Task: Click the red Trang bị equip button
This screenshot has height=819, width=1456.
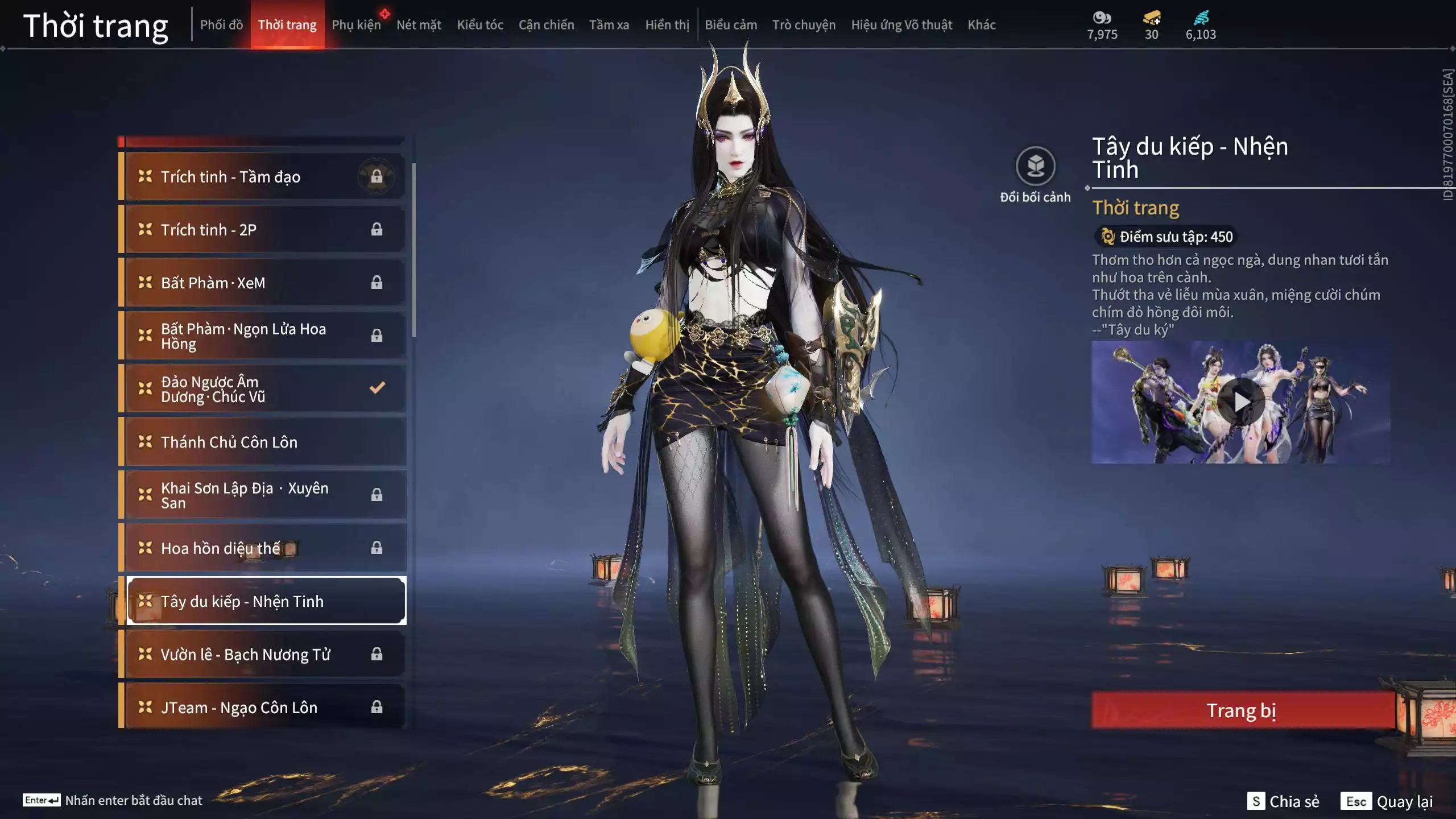Action: pos(1242,710)
